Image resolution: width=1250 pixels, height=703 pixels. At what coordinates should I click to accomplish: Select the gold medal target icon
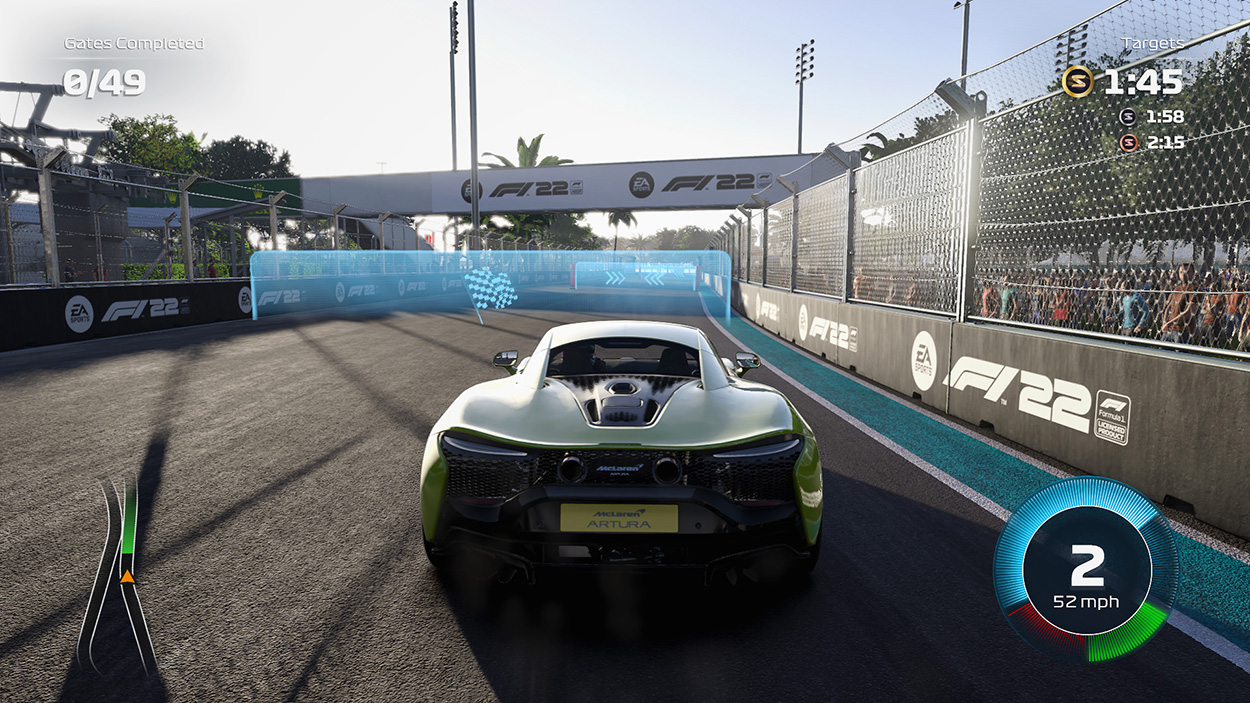click(x=1078, y=81)
